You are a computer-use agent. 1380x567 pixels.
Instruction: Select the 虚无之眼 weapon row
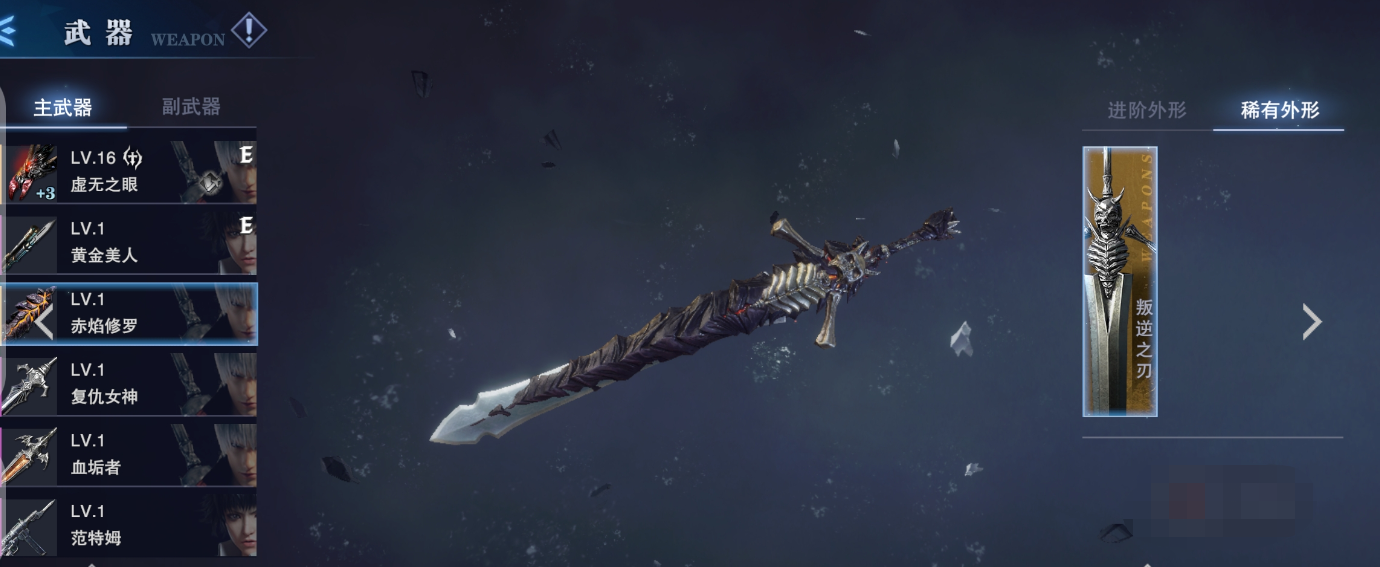coord(130,170)
